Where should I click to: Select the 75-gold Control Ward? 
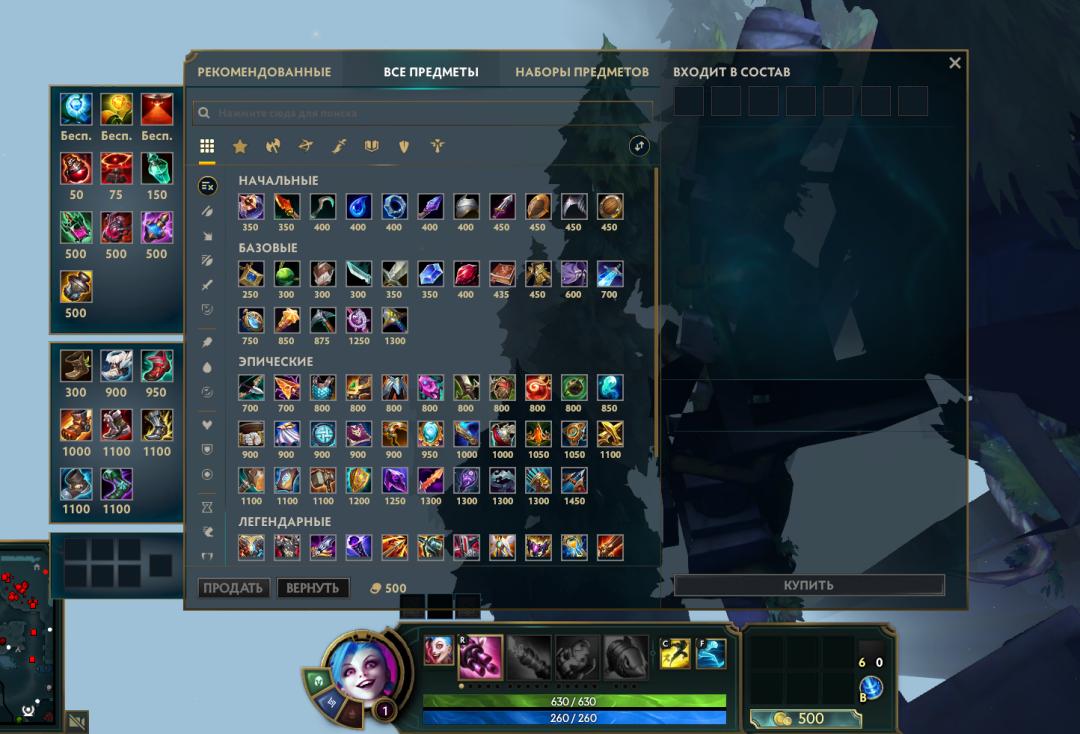(x=116, y=167)
